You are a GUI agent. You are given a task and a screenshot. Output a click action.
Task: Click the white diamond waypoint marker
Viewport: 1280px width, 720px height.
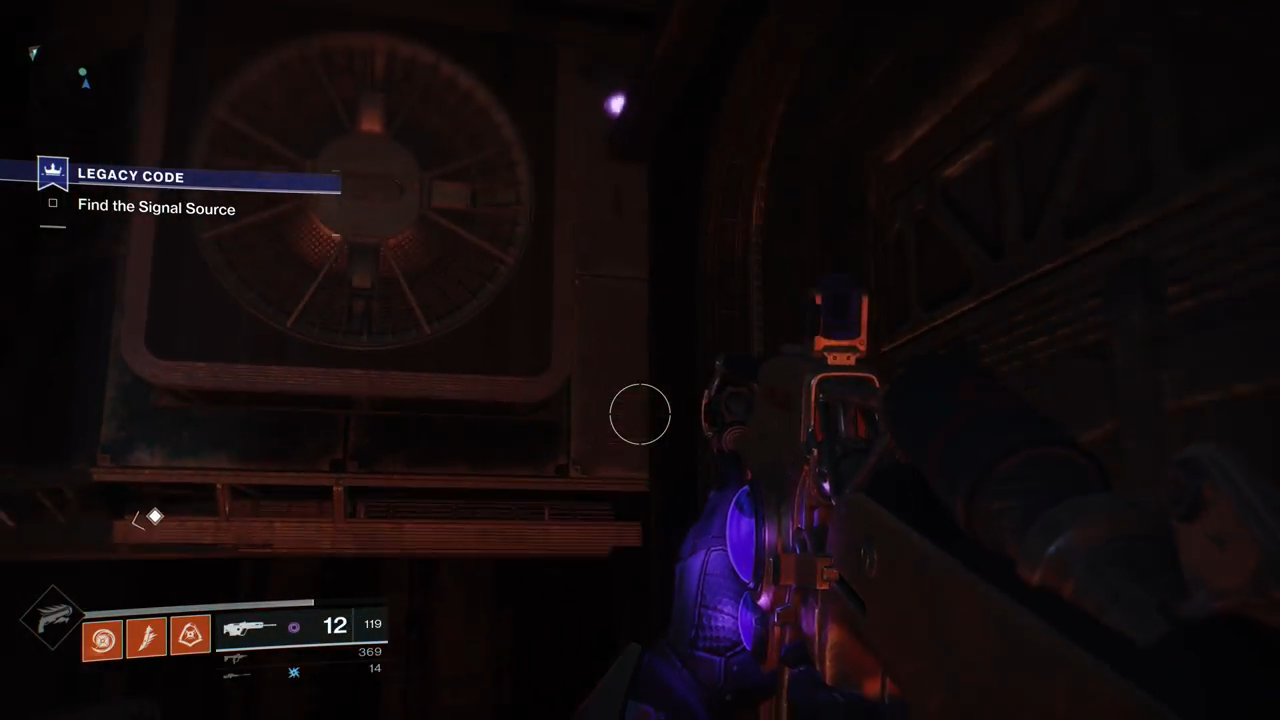click(155, 516)
